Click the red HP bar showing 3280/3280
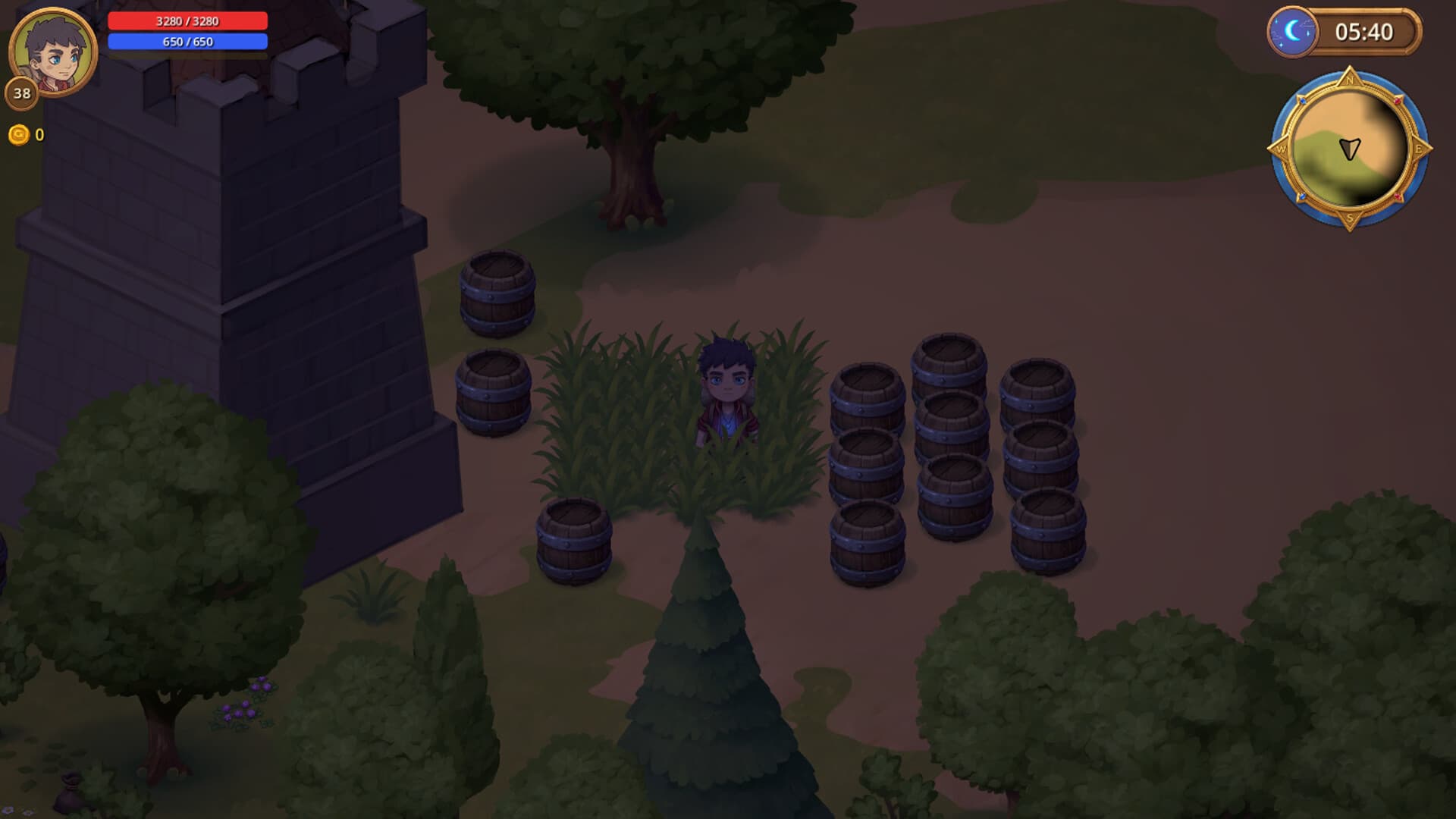 tap(187, 22)
